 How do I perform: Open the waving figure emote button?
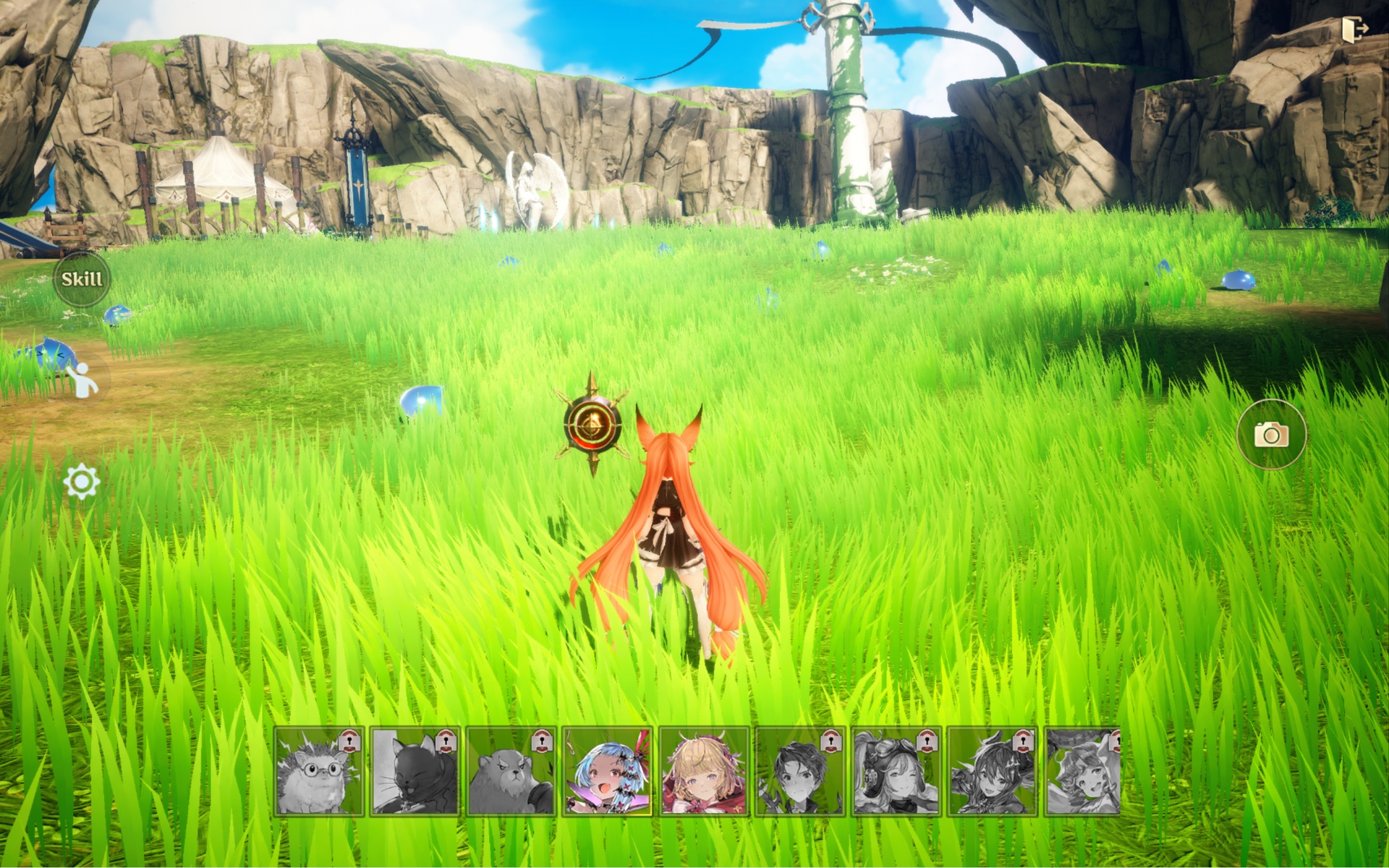[82, 380]
